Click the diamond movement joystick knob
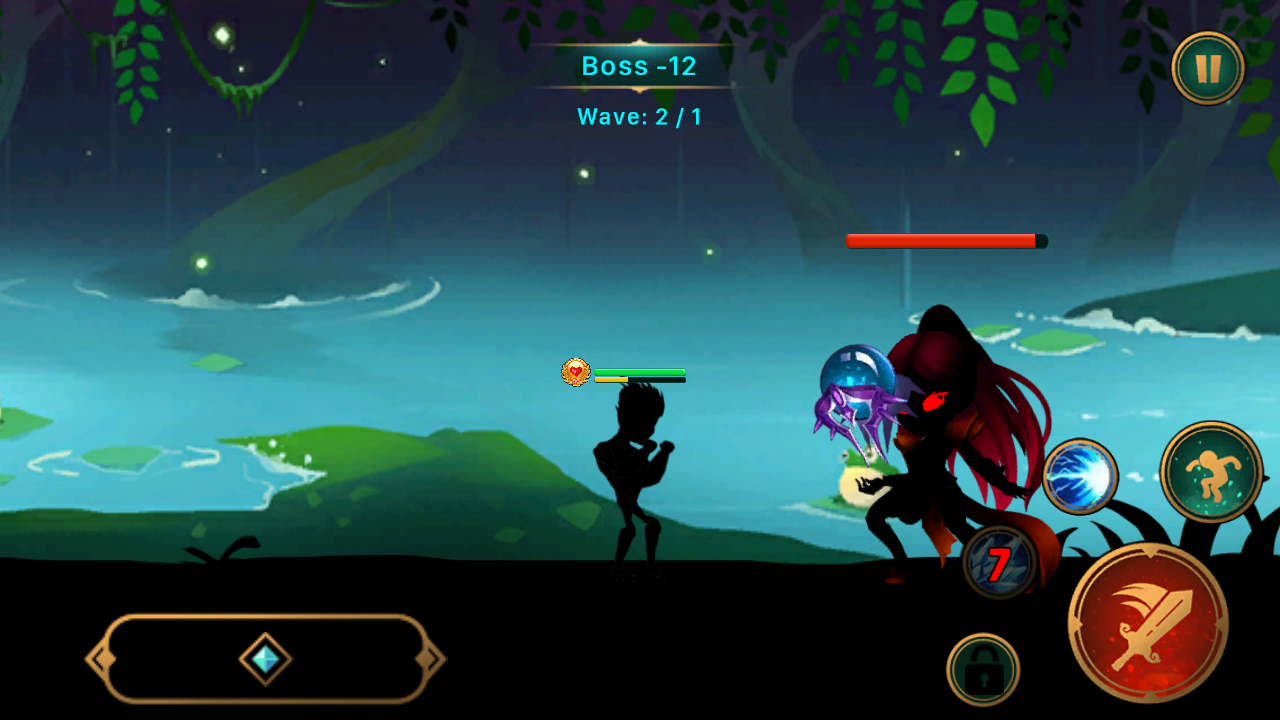This screenshot has height=720, width=1280. [x=266, y=659]
